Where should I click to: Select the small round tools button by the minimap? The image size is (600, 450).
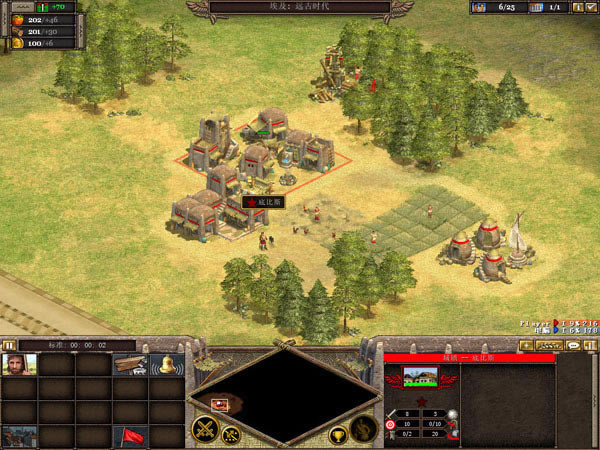pos(229,435)
